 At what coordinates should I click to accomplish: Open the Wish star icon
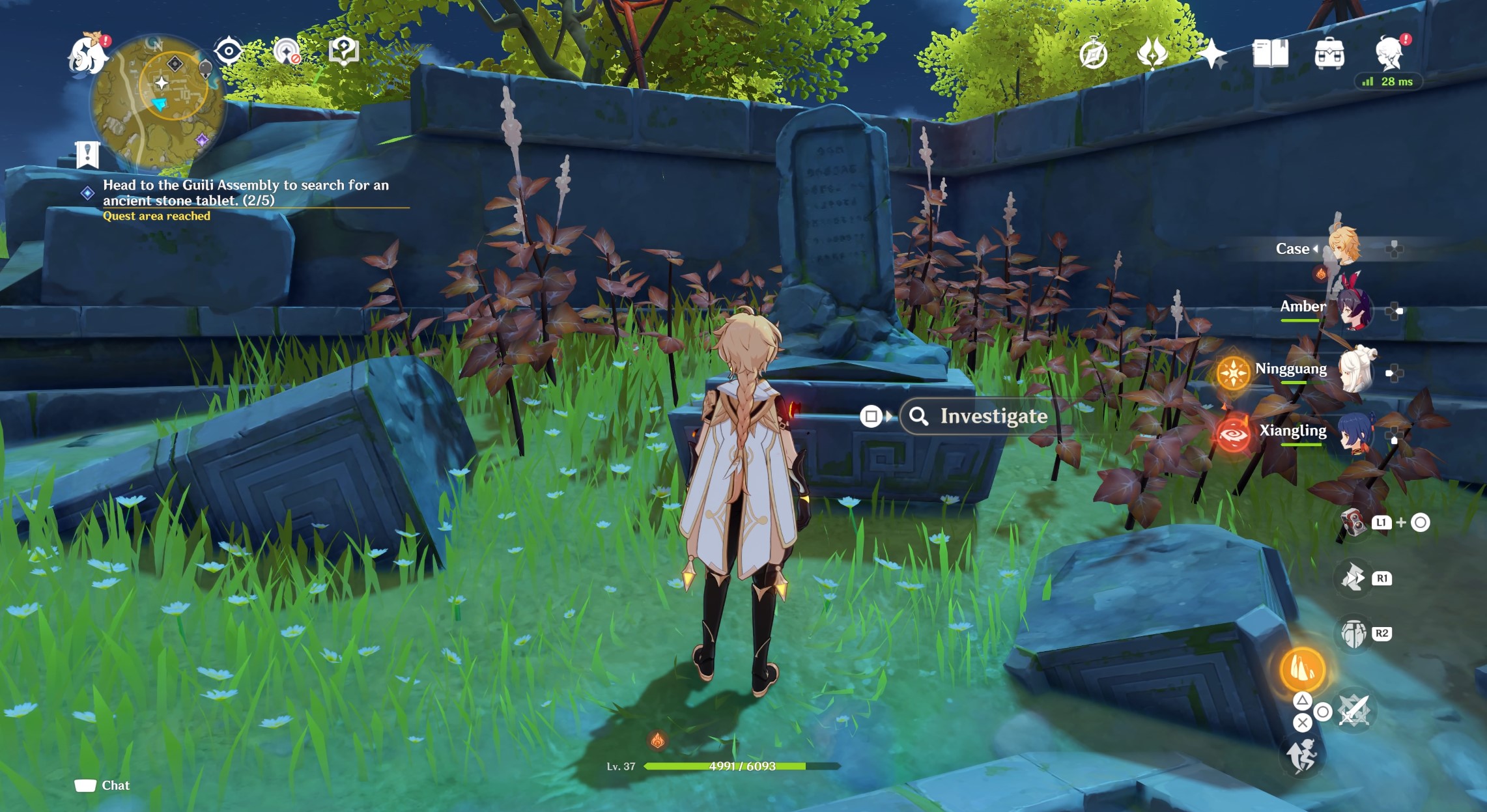[x=1211, y=54]
